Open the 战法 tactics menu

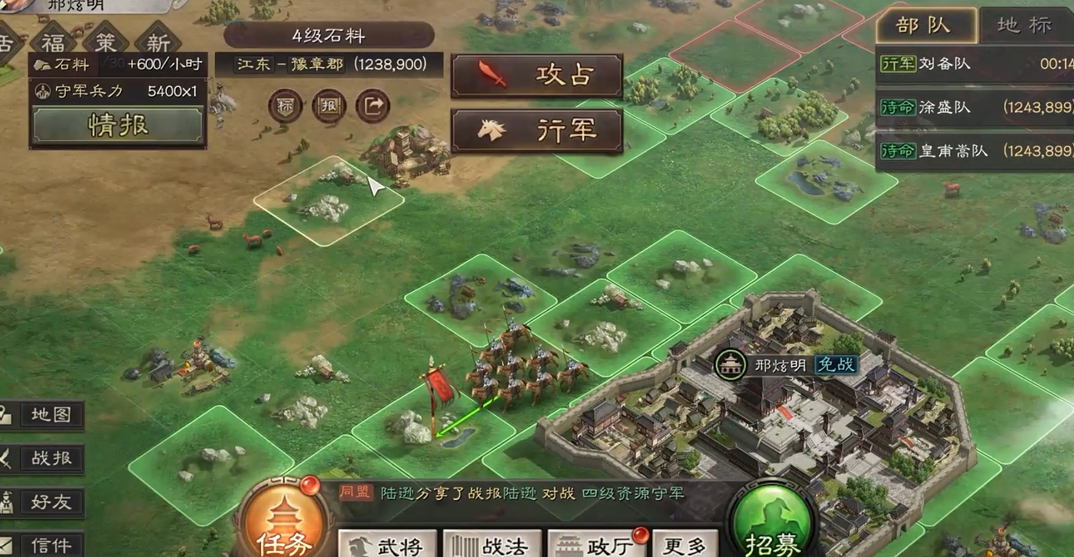click(493, 544)
